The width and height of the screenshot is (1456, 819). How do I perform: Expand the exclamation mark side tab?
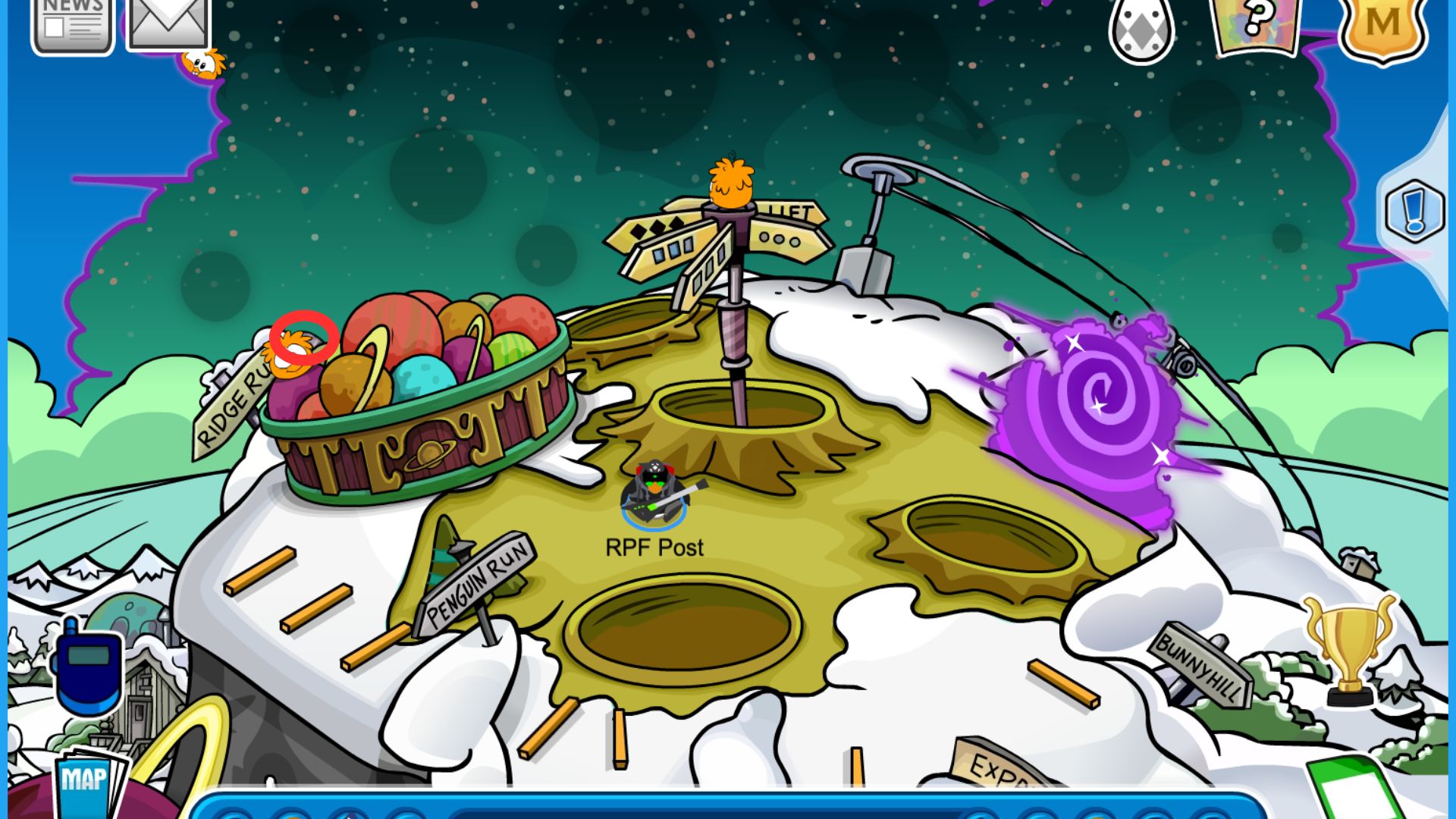pos(1414,210)
